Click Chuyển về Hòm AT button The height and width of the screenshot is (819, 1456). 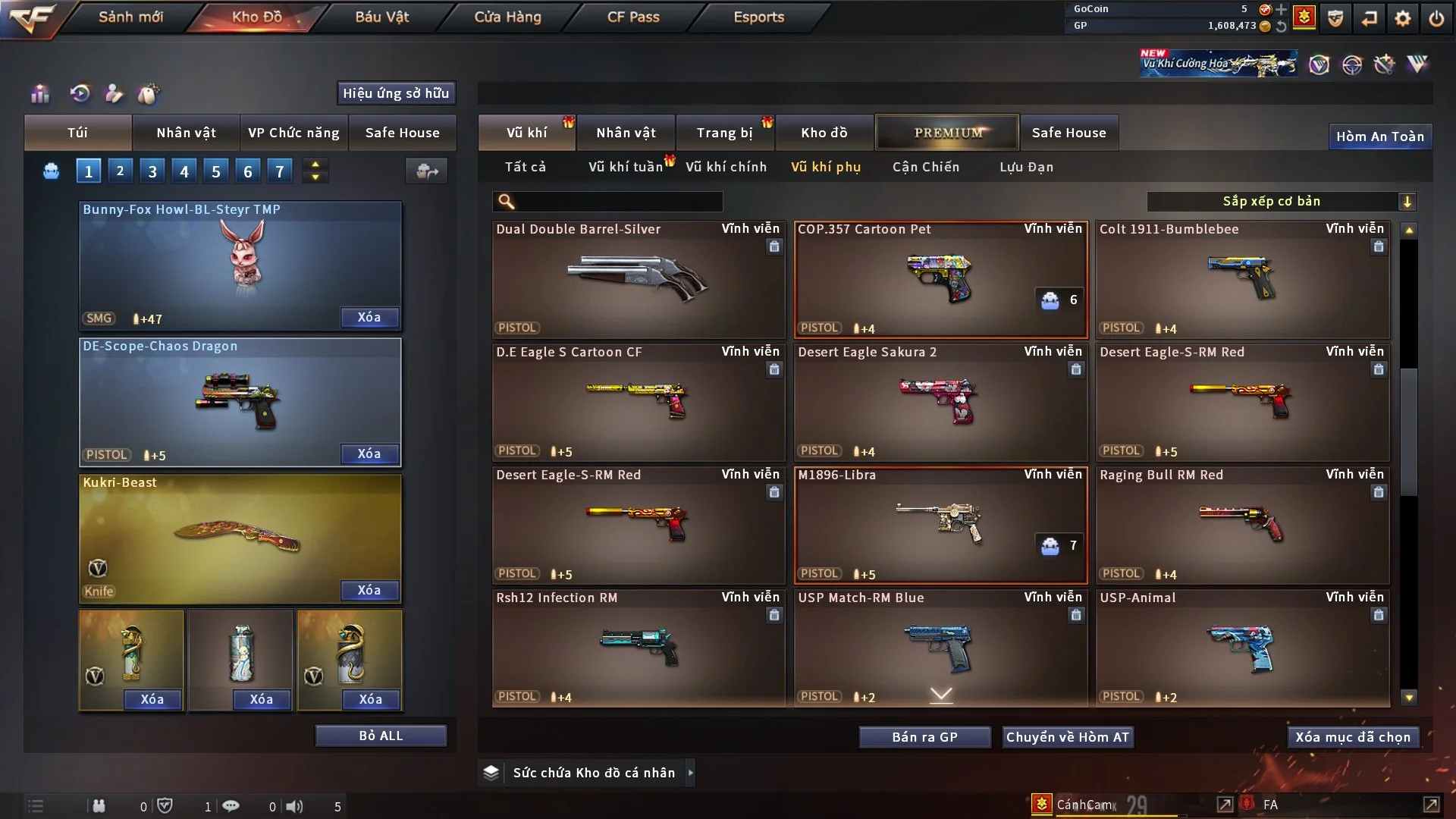(x=1067, y=737)
